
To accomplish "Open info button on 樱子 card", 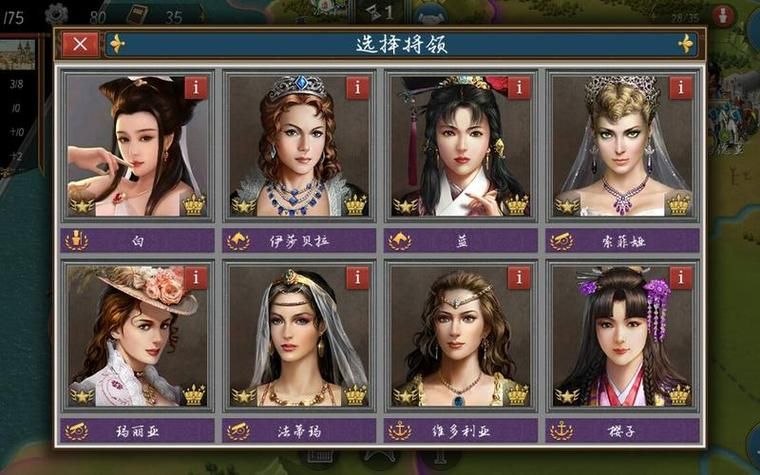I will (x=681, y=278).
